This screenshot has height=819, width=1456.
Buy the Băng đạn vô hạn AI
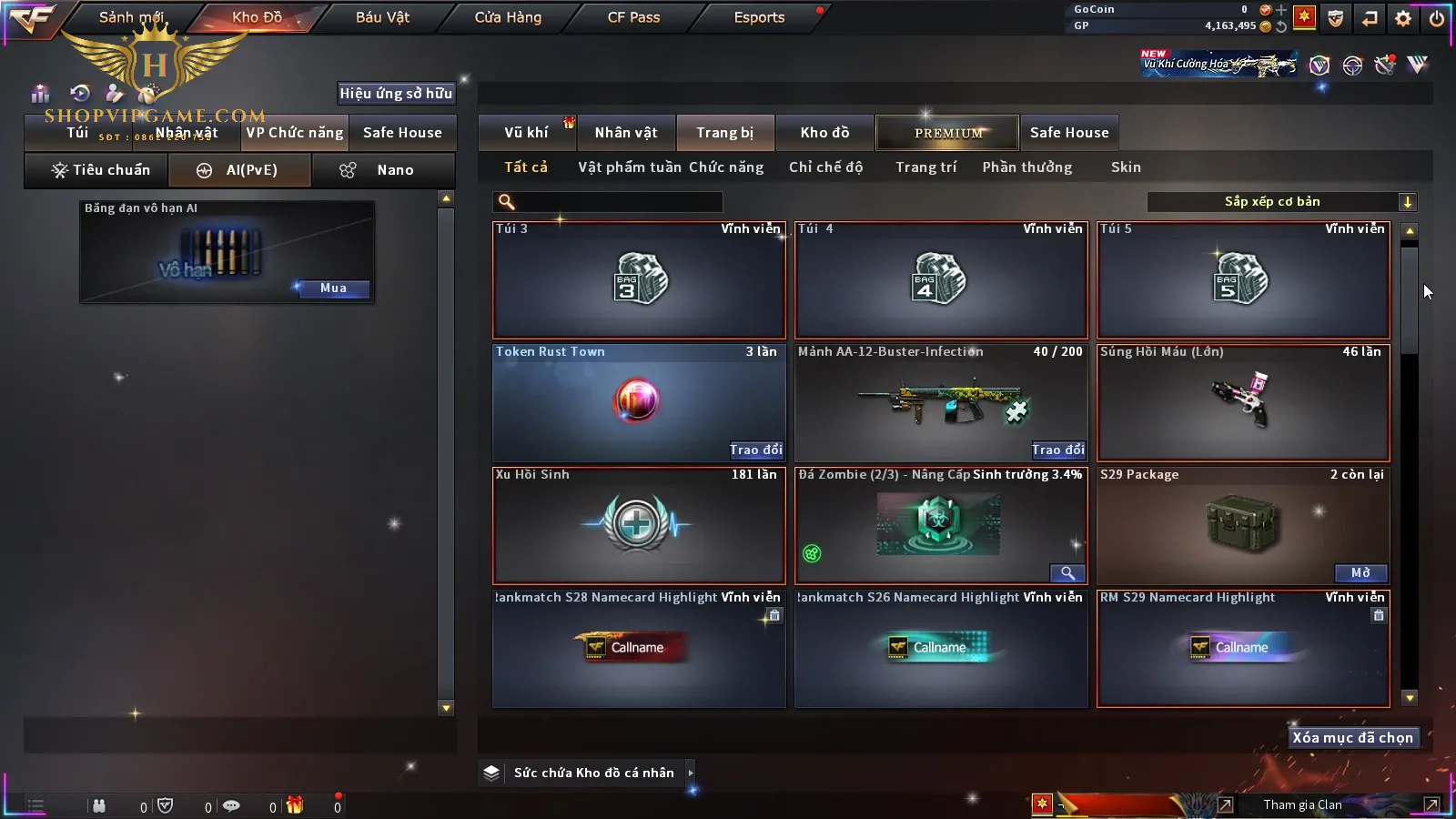333,288
